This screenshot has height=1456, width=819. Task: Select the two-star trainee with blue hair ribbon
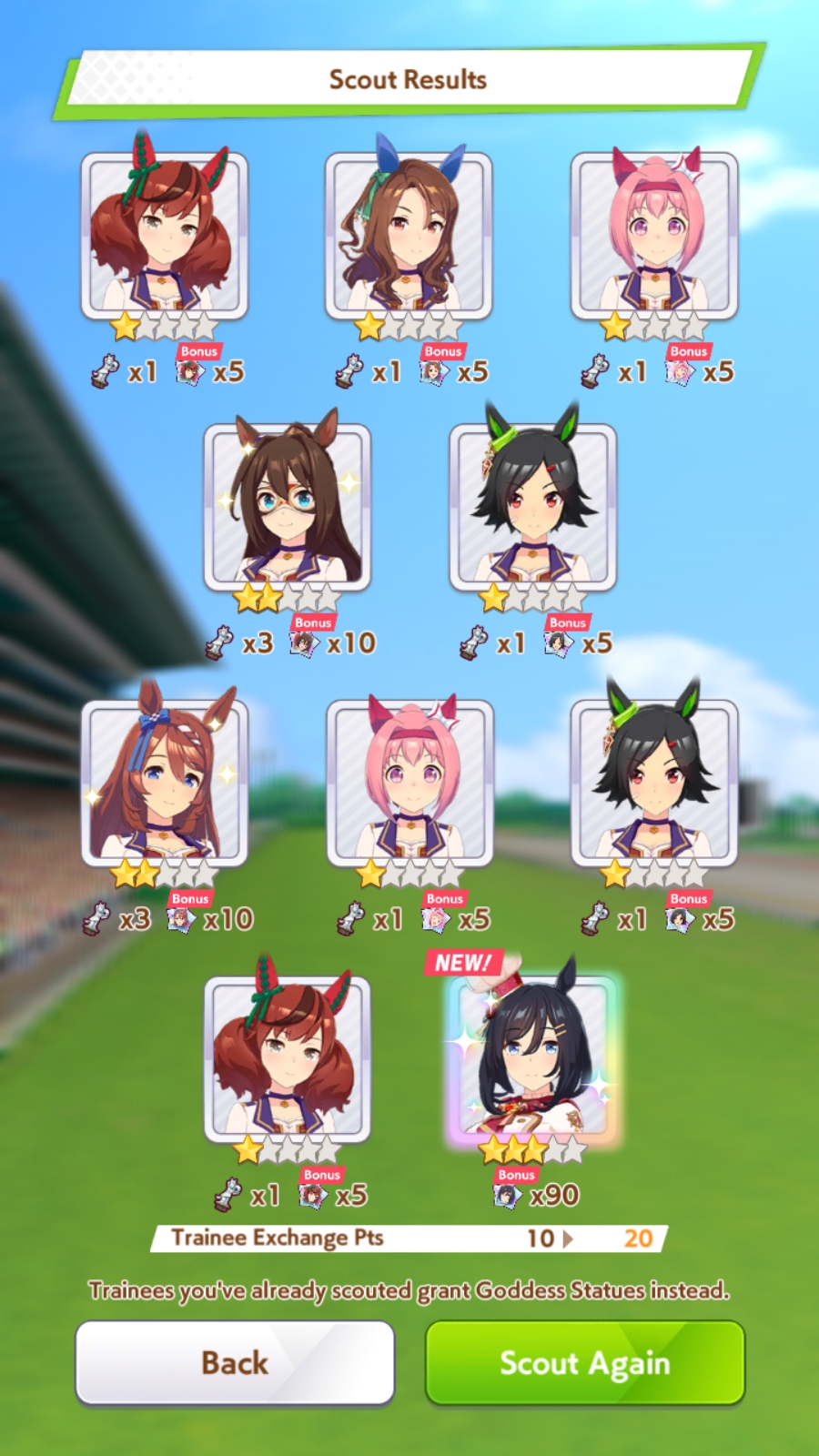[165, 783]
